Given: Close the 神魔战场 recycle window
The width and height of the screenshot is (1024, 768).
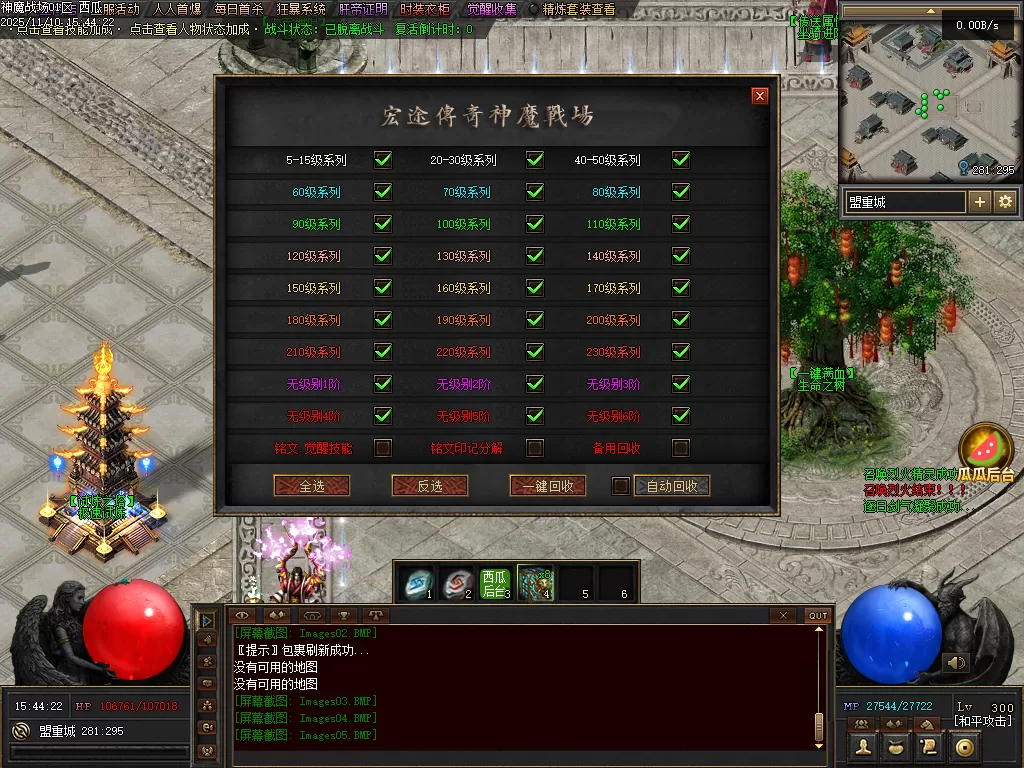Looking at the screenshot, I should point(760,96).
